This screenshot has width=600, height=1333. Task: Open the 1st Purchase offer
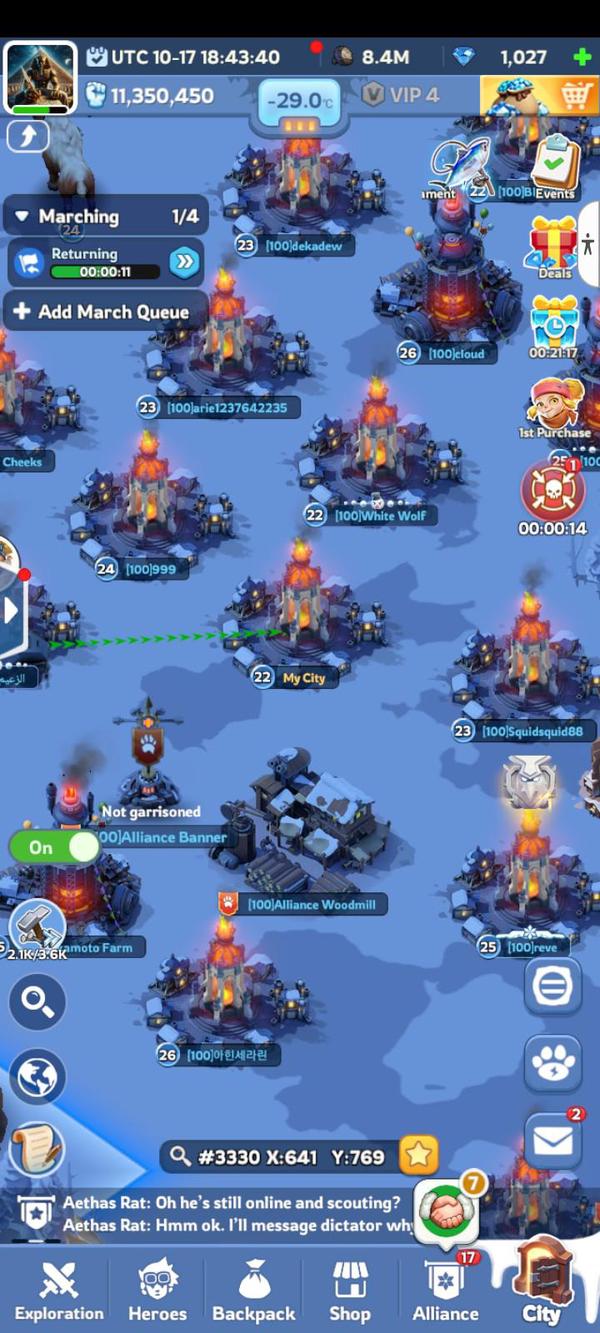(554, 405)
